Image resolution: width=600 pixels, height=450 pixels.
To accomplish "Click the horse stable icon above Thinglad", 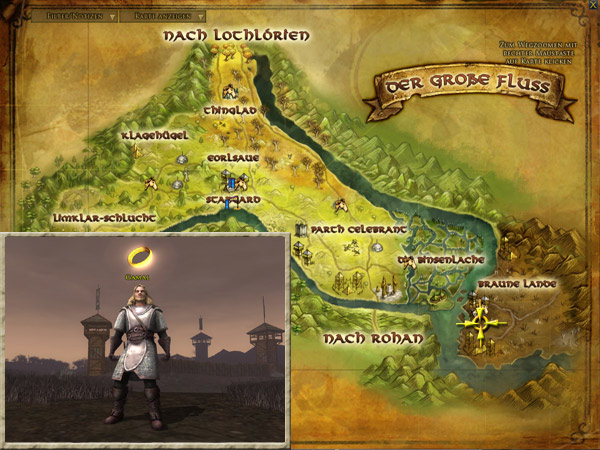I will tap(228, 91).
